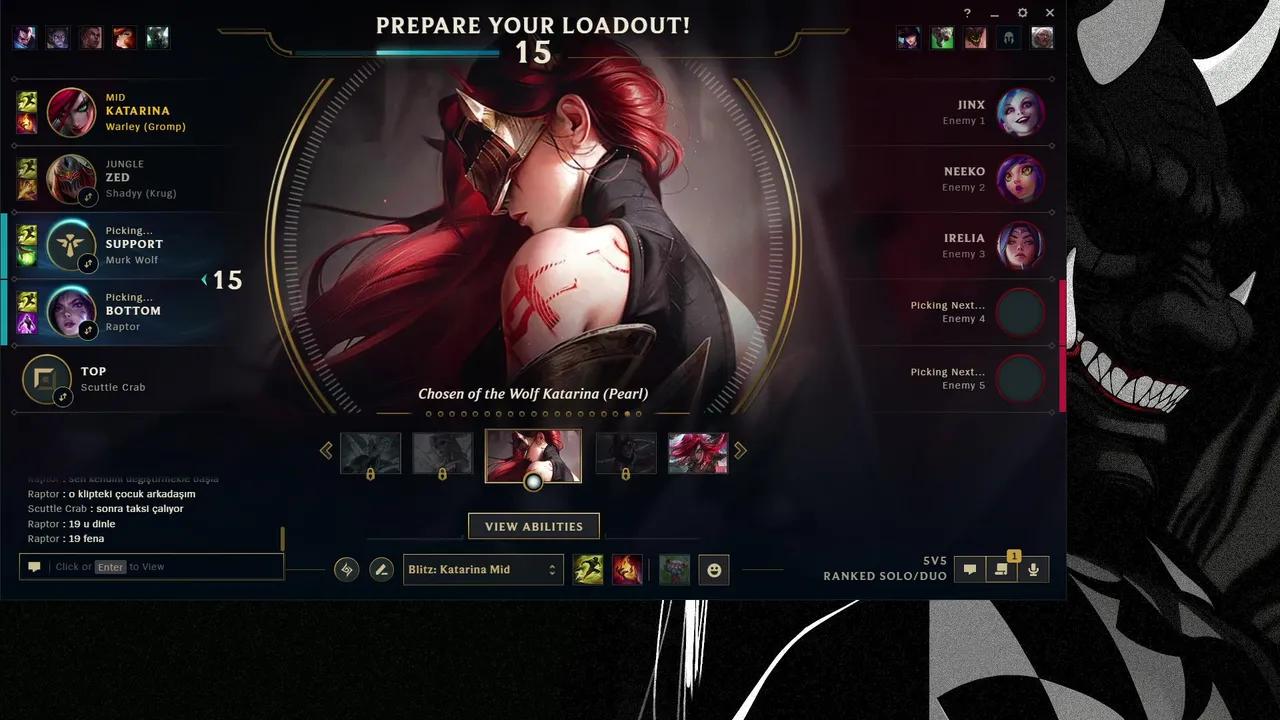Open client settings gear
The image size is (1280, 720).
point(1021,13)
